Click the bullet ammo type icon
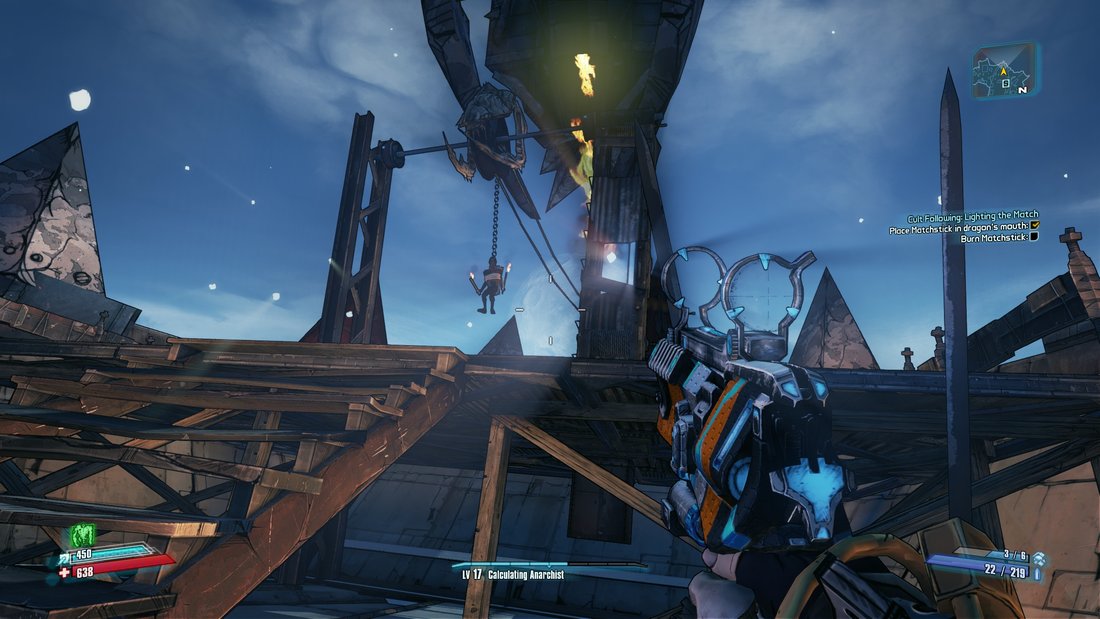This screenshot has height=619, width=1100. (1037, 574)
